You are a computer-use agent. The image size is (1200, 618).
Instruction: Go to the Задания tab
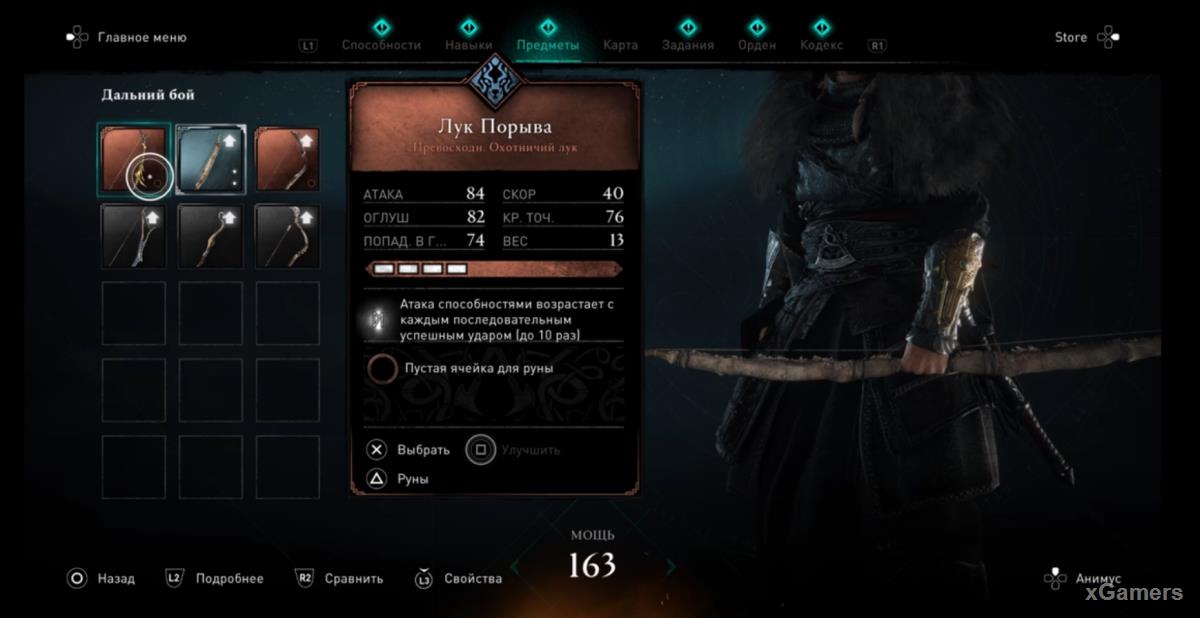(688, 45)
